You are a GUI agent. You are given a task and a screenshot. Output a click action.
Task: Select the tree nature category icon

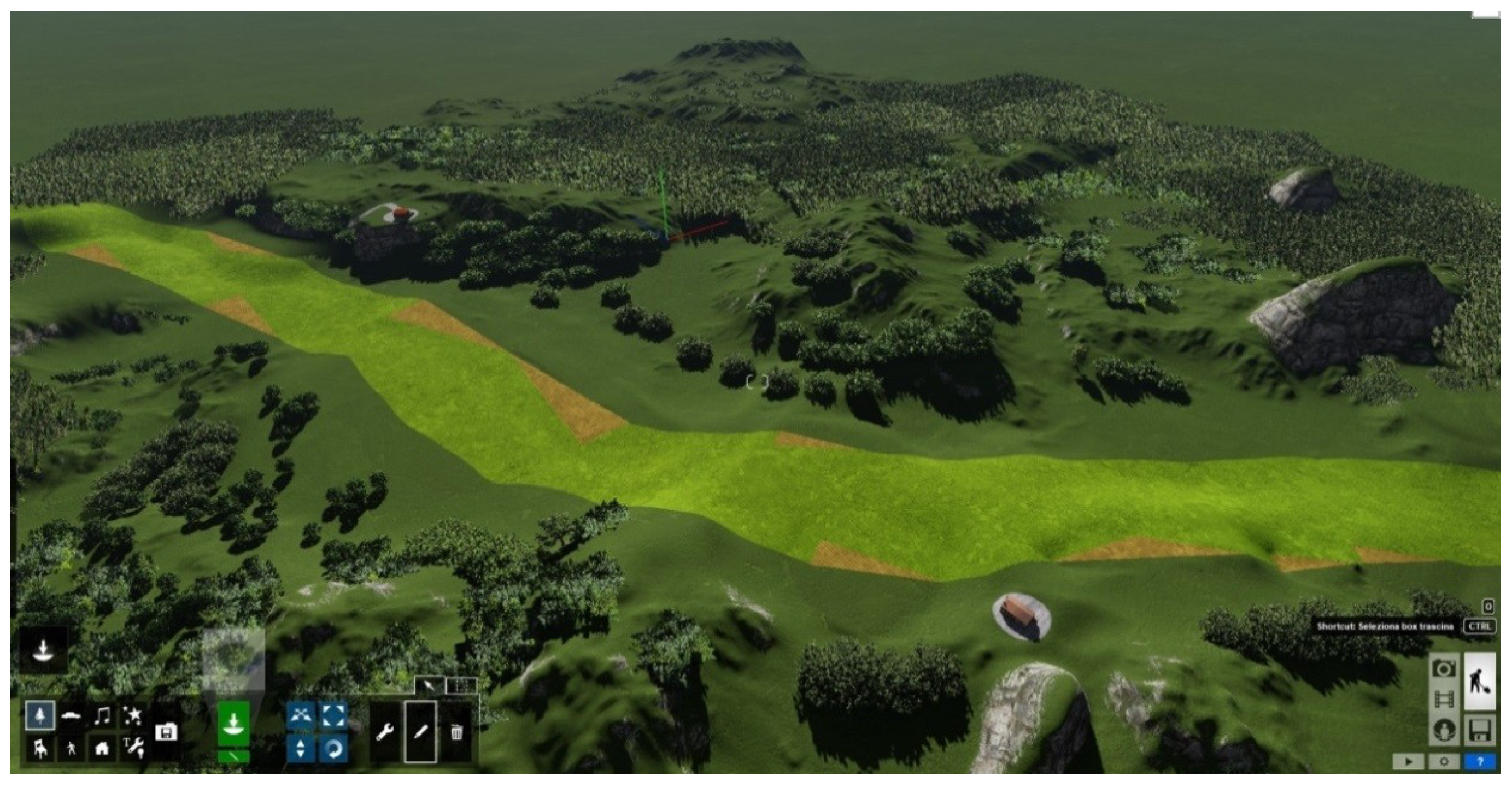(x=40, y=715)
